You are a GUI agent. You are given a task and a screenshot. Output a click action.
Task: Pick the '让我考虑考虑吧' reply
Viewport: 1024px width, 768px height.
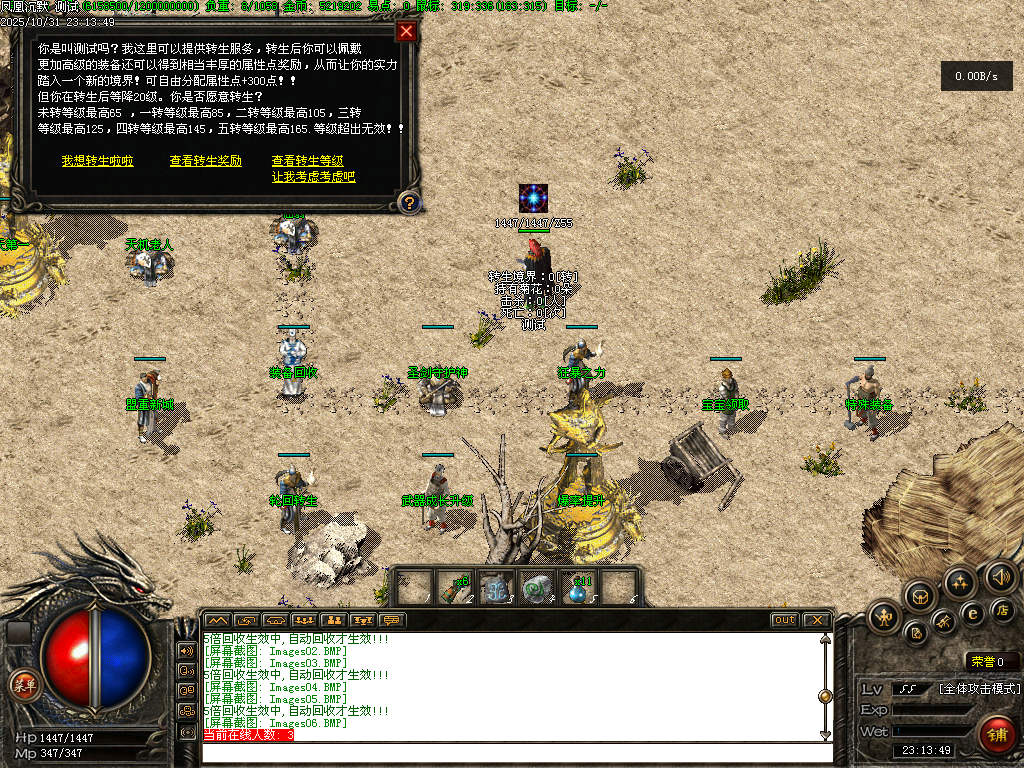click(314, 177)
